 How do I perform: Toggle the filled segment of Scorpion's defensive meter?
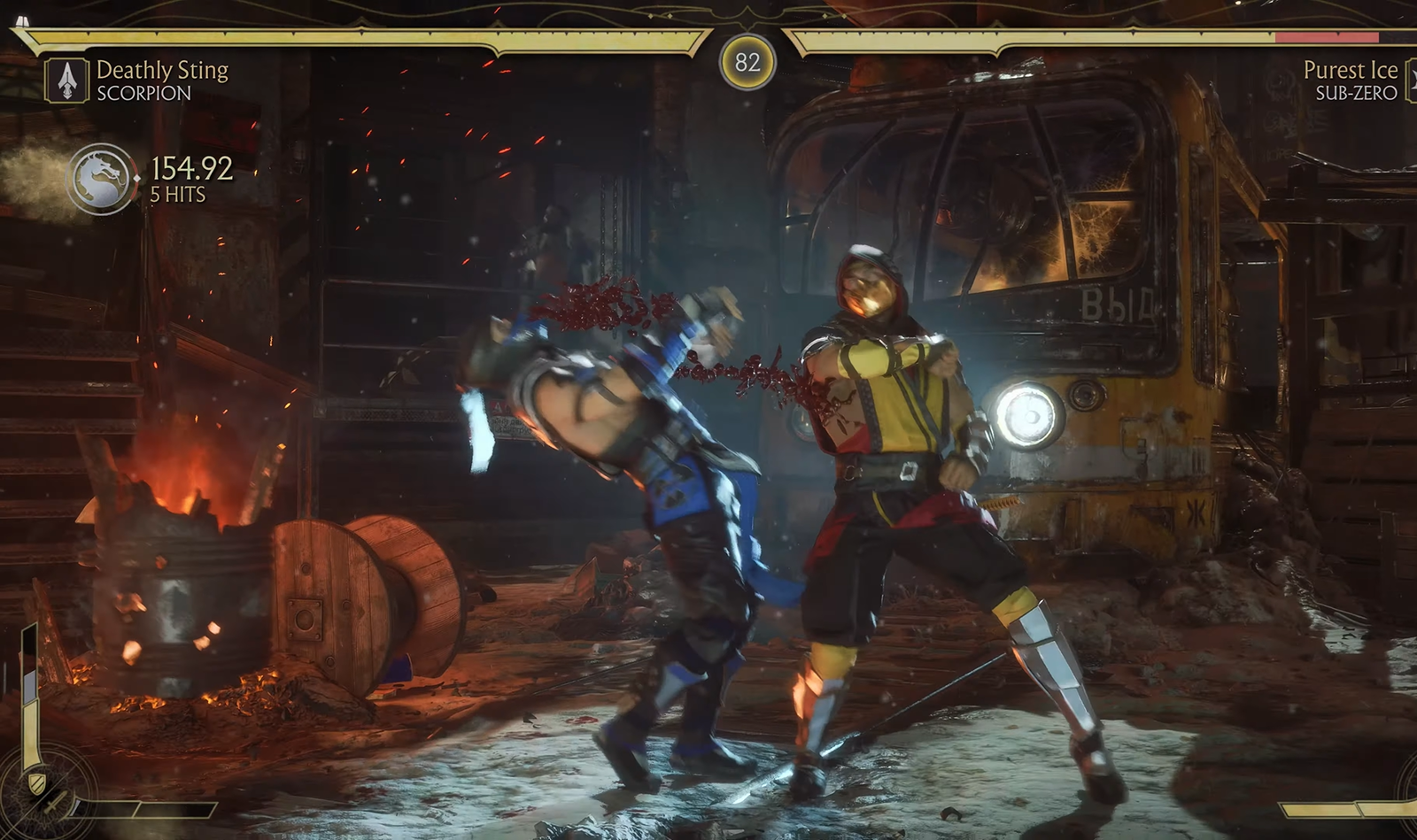[29, 733]
